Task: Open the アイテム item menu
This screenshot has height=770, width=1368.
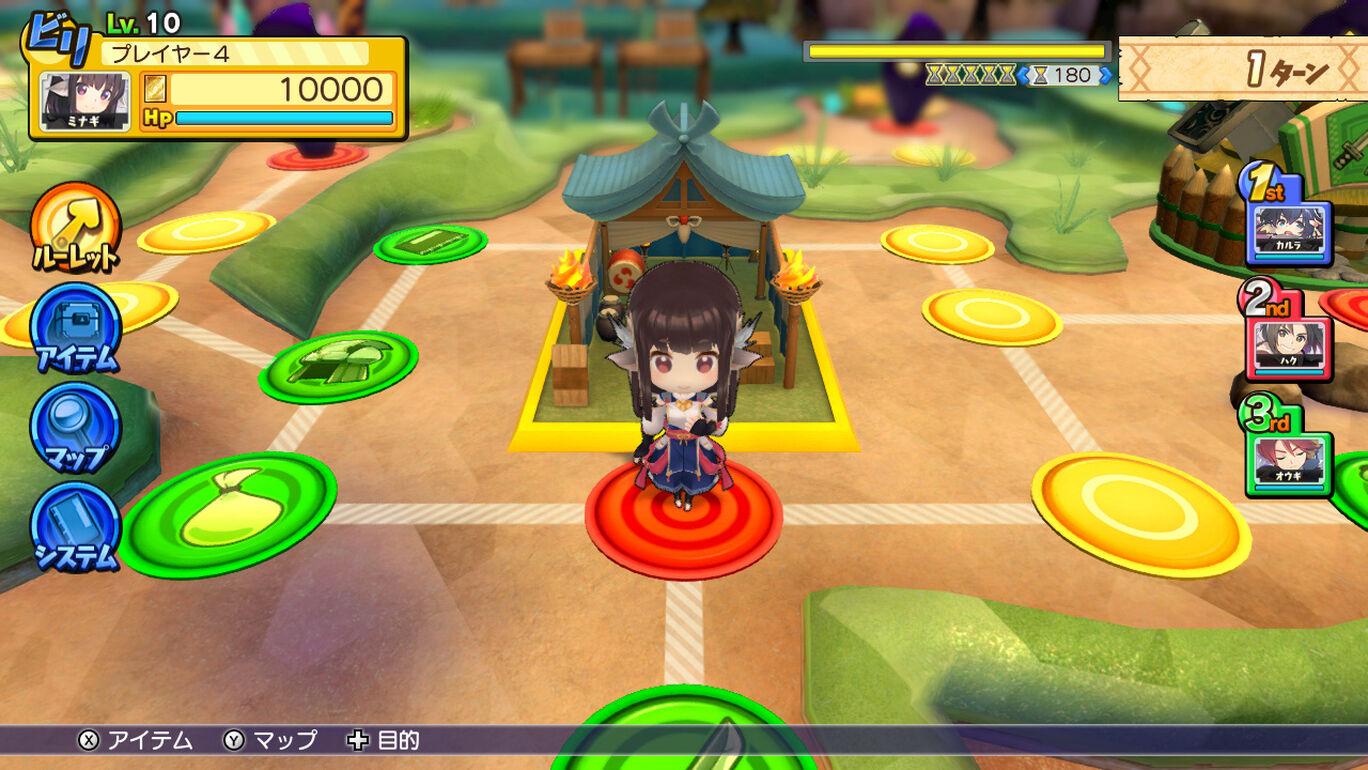Action: point(75,327)
